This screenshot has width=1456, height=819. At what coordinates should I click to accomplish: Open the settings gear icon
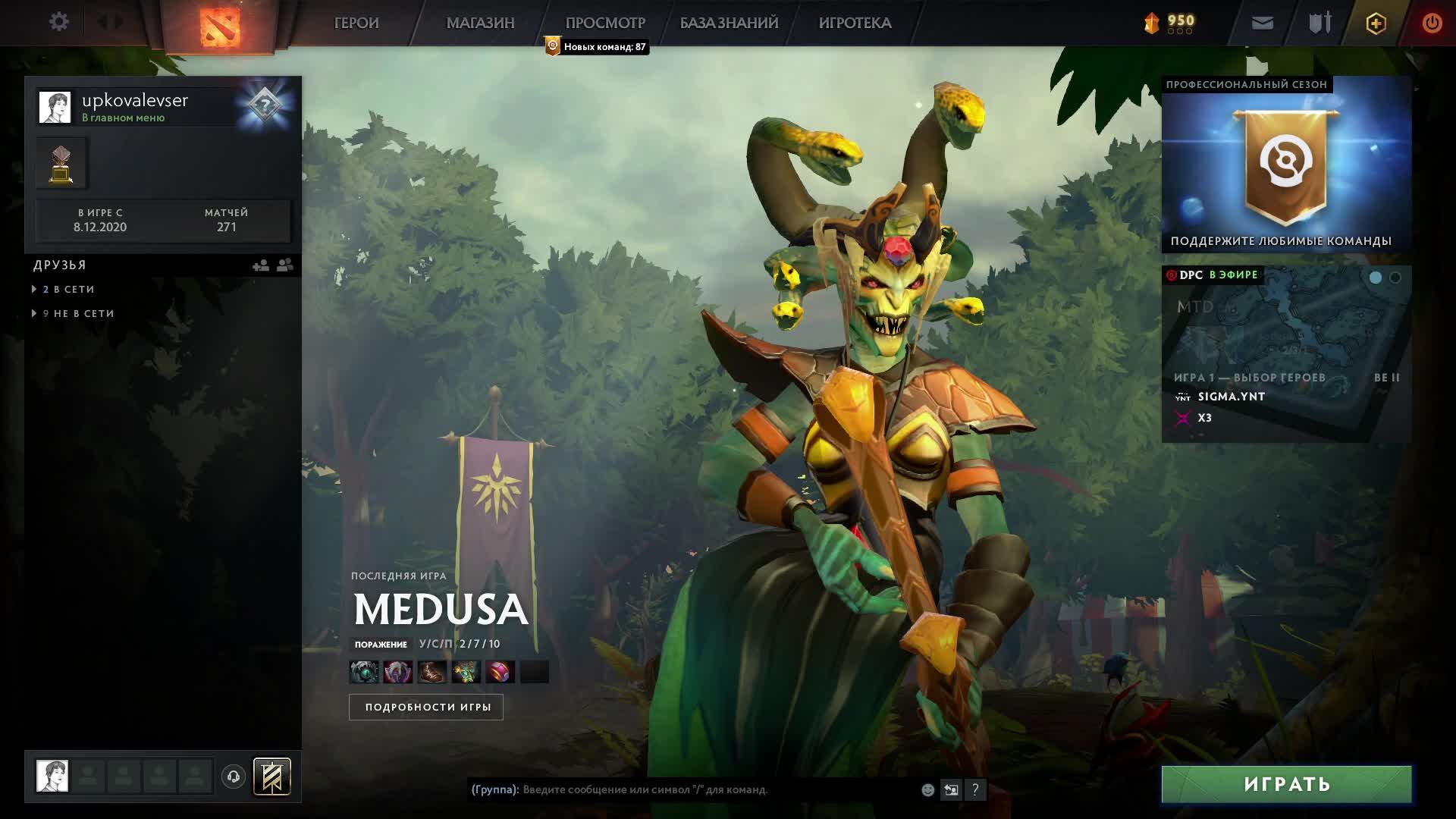tap(58, 22)
